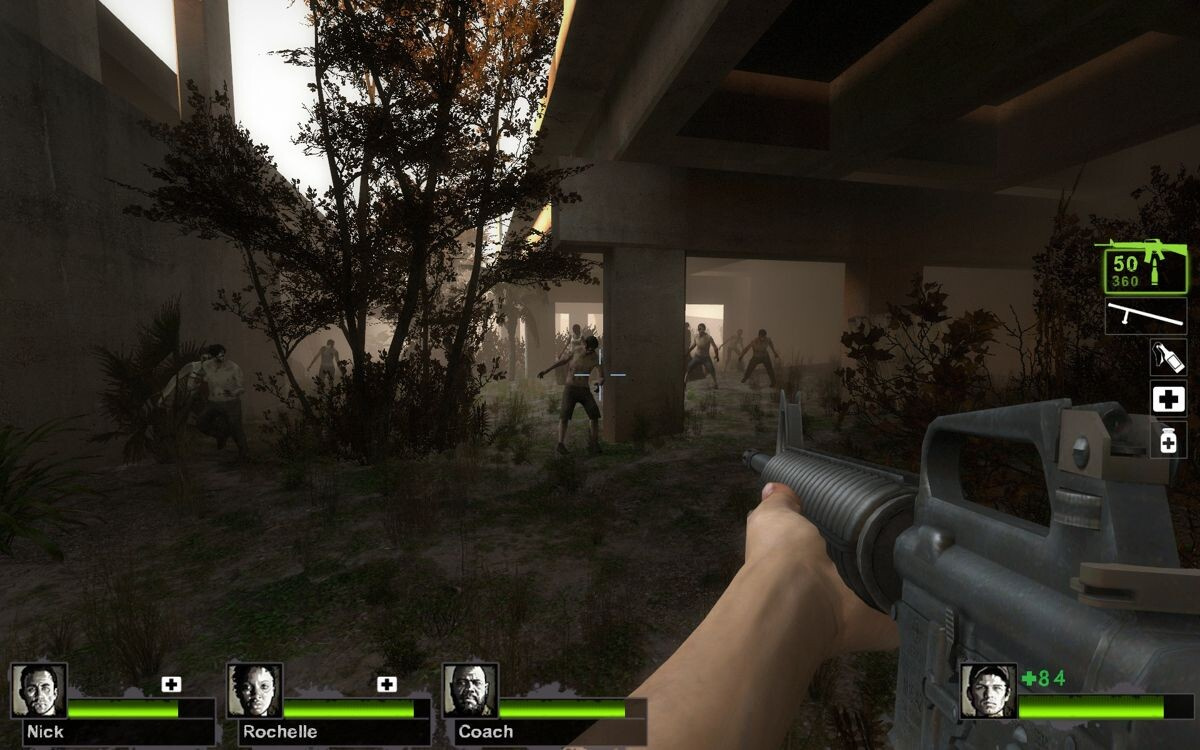Pick the pain pills bottle slot
1200x750 pixels.
click(x=1168, y=440)
